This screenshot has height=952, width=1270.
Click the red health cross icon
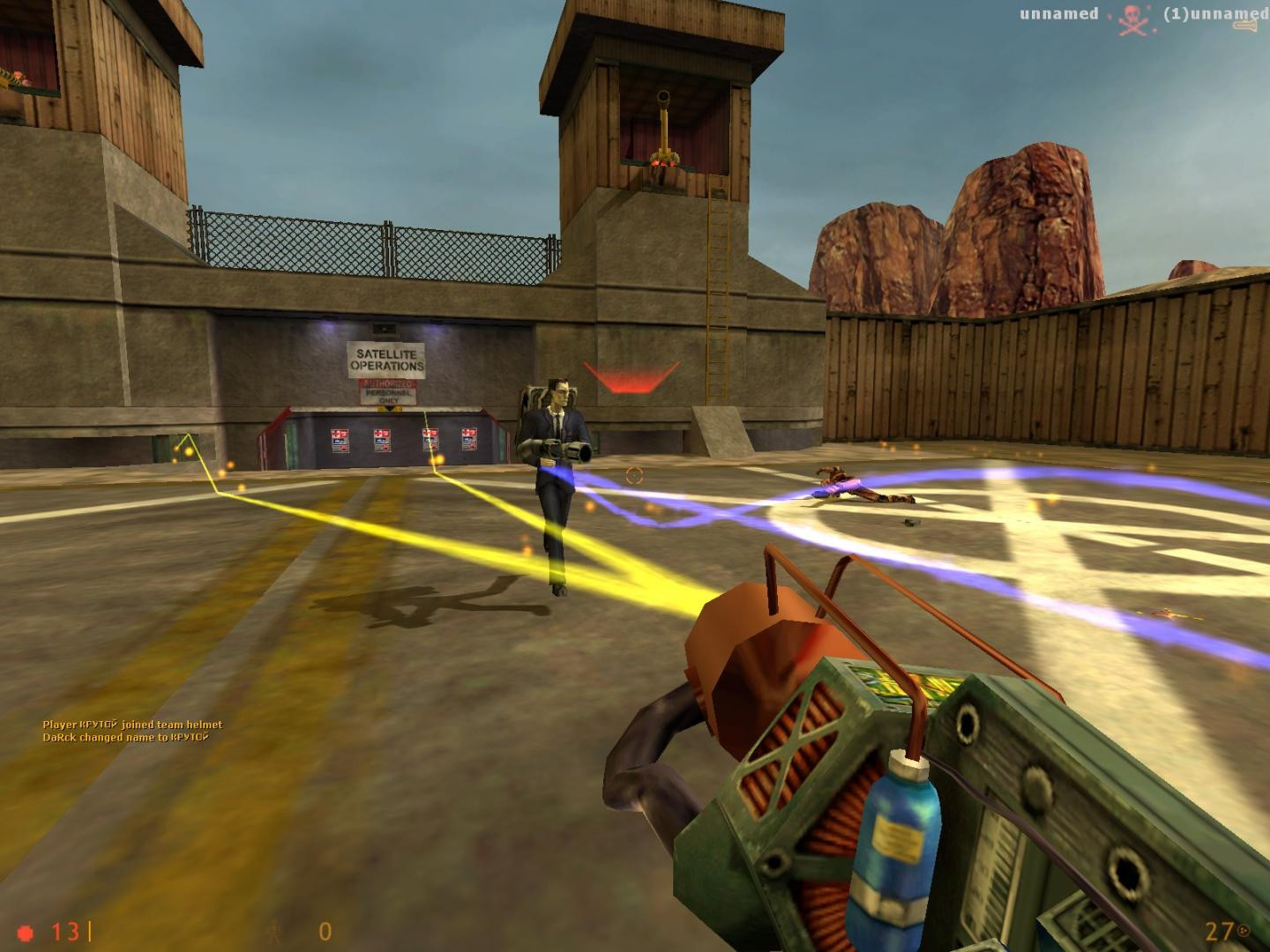click(x=26, y=930)
